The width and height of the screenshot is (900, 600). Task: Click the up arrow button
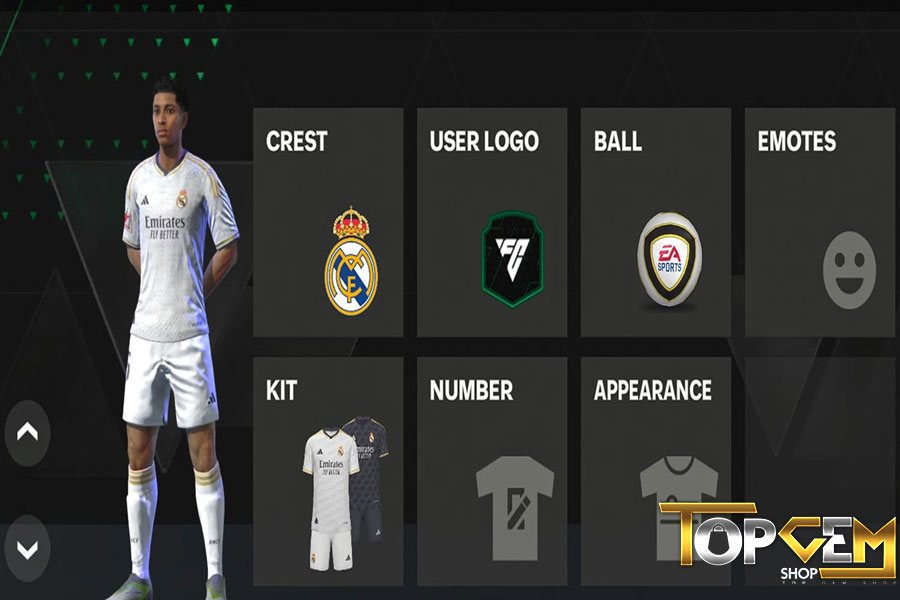point(27,432)
